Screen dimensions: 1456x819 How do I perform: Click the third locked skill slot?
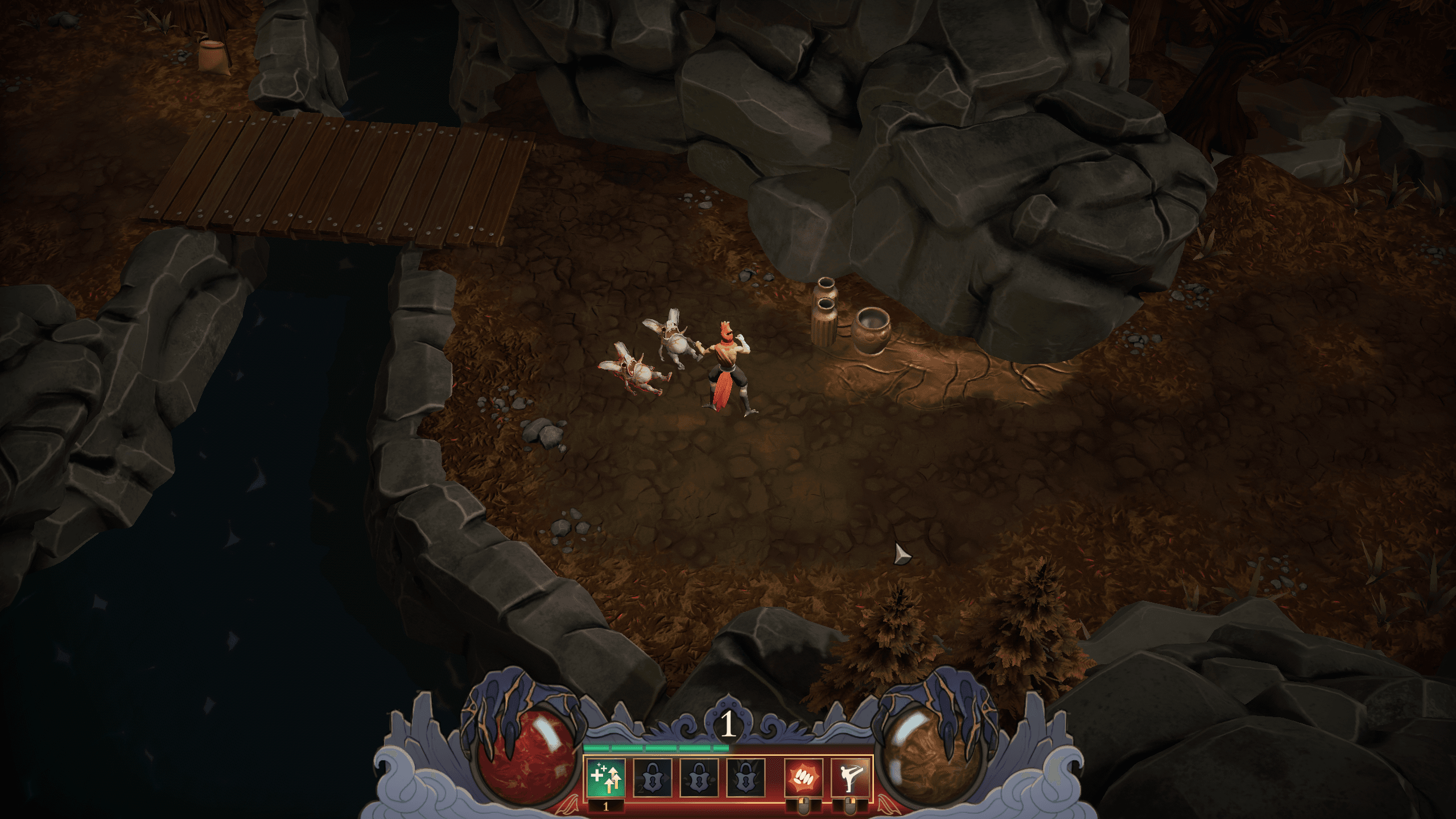pyautogui.click(x=746, y=777)
